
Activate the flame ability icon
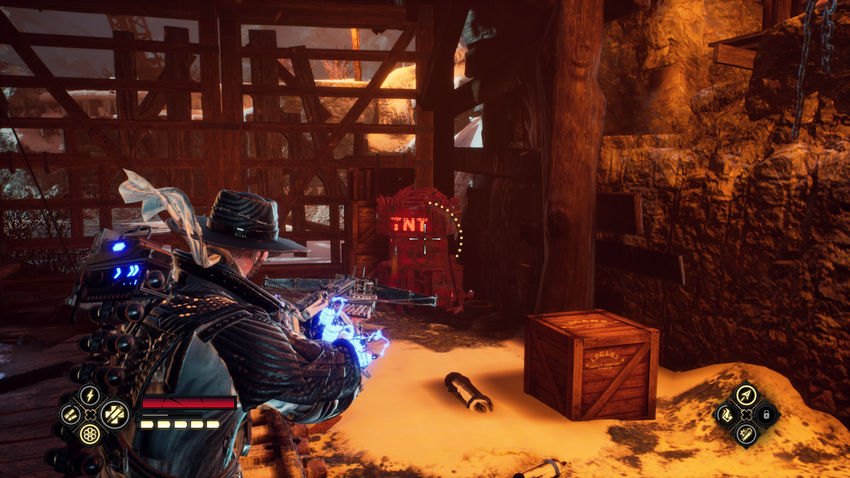point(726,414)
